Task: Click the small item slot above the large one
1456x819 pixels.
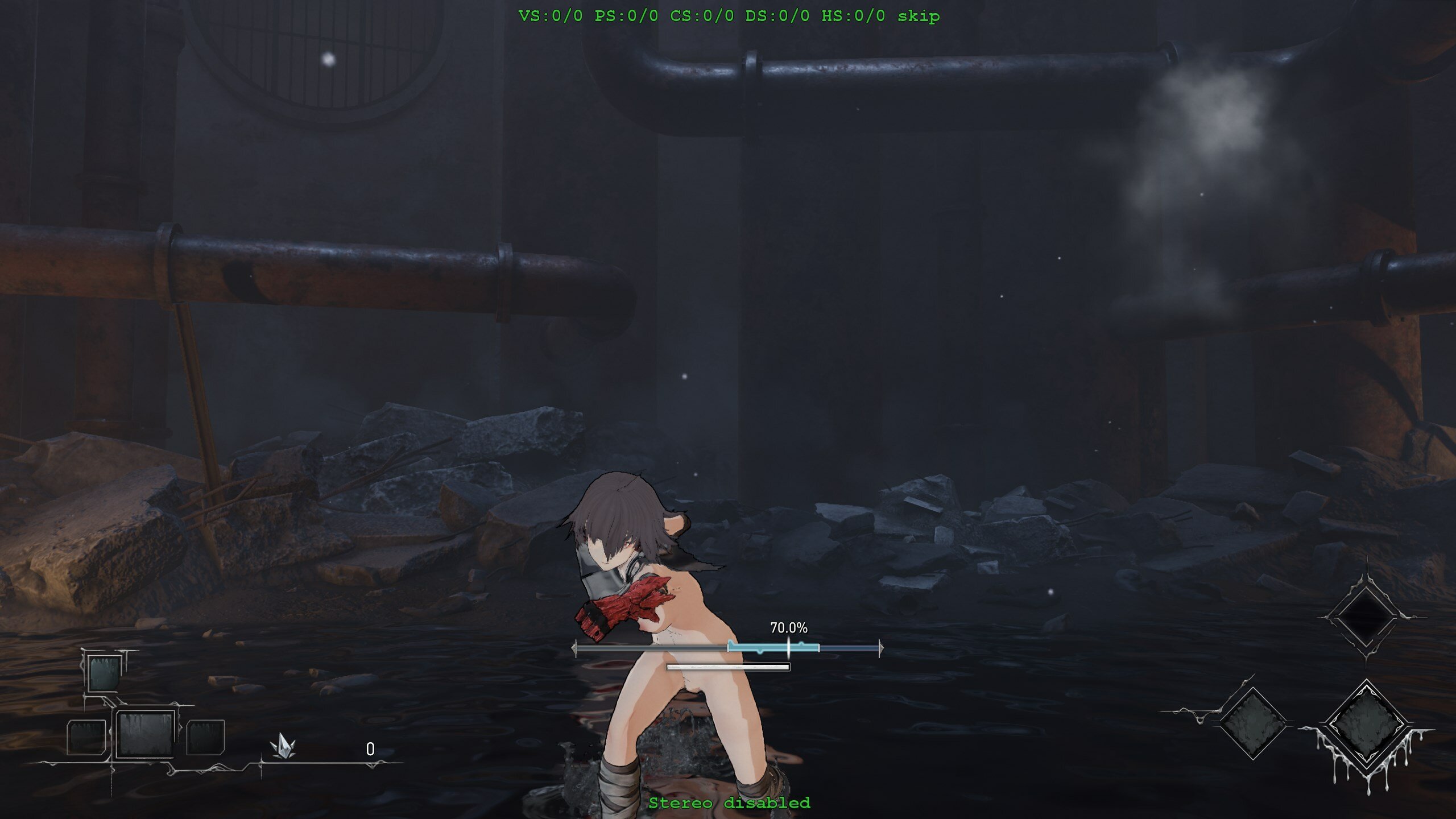Action: point(104,672)
